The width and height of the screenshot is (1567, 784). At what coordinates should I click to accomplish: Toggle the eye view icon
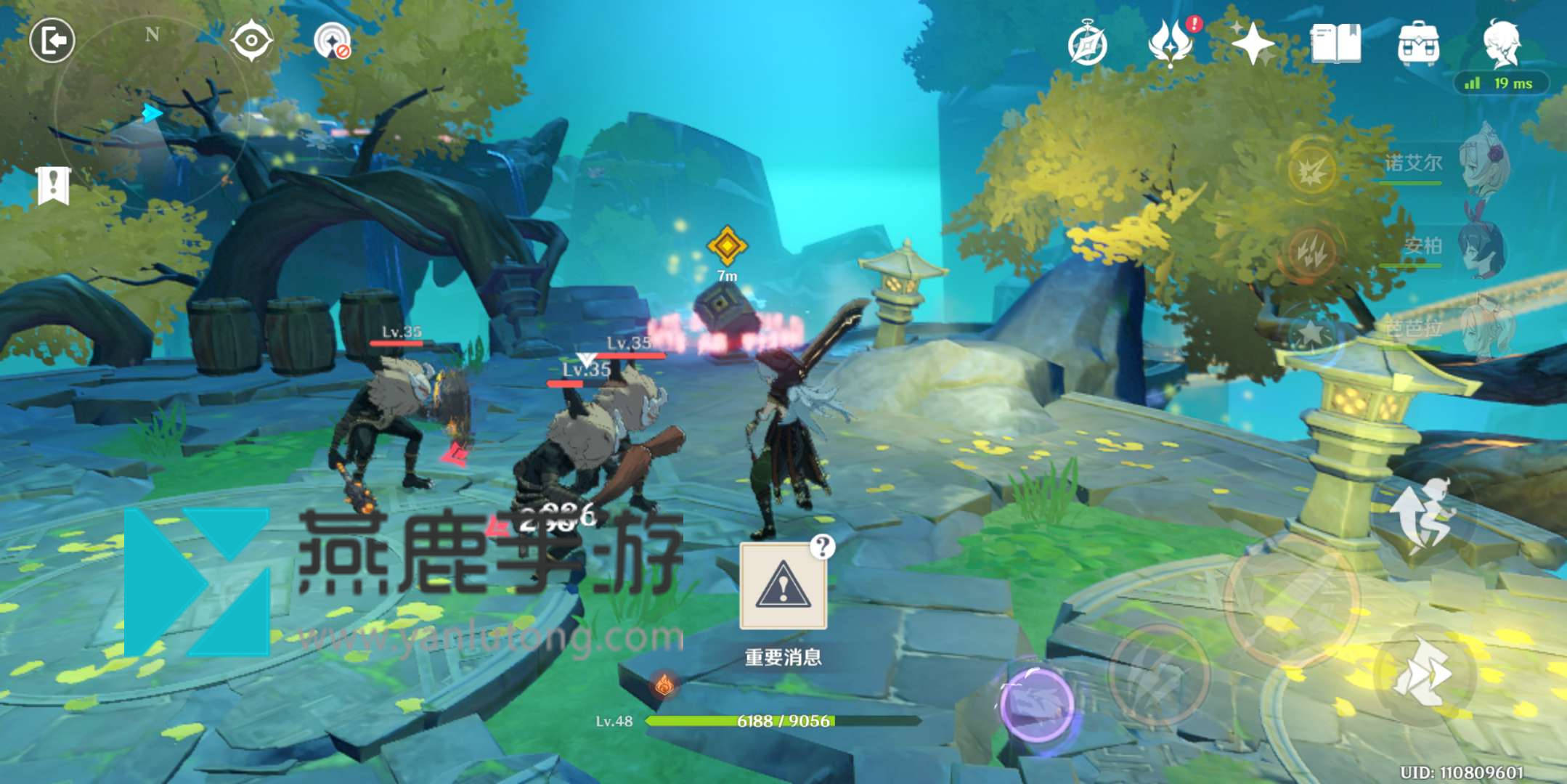[x=251, y=40]
